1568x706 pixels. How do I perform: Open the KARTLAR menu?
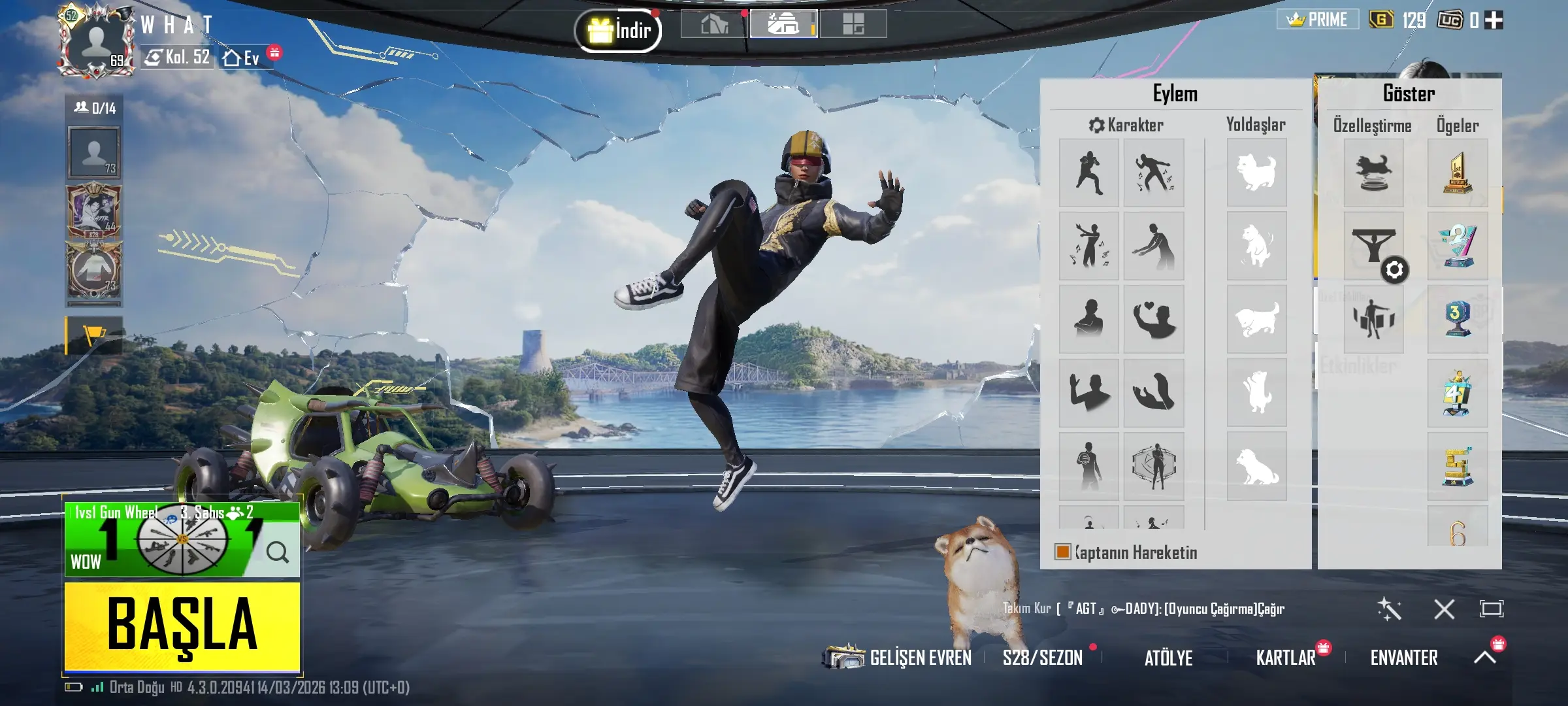[1285, 658]
